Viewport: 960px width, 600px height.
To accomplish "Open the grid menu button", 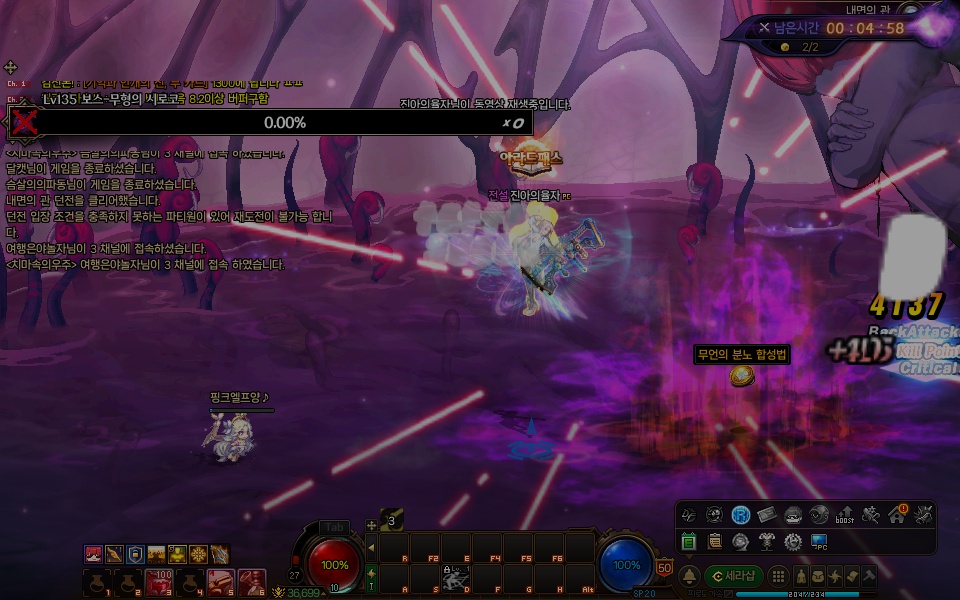I will tap(776, 577).
